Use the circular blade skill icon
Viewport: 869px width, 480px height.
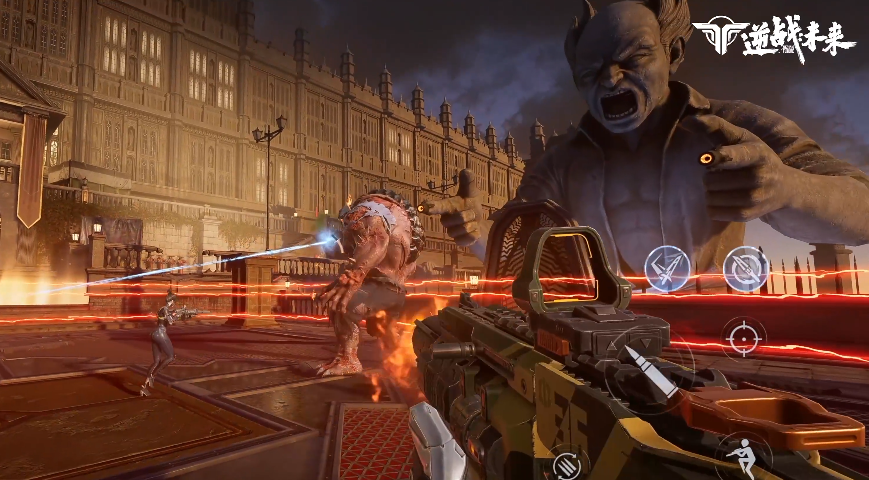pos(745,268)
